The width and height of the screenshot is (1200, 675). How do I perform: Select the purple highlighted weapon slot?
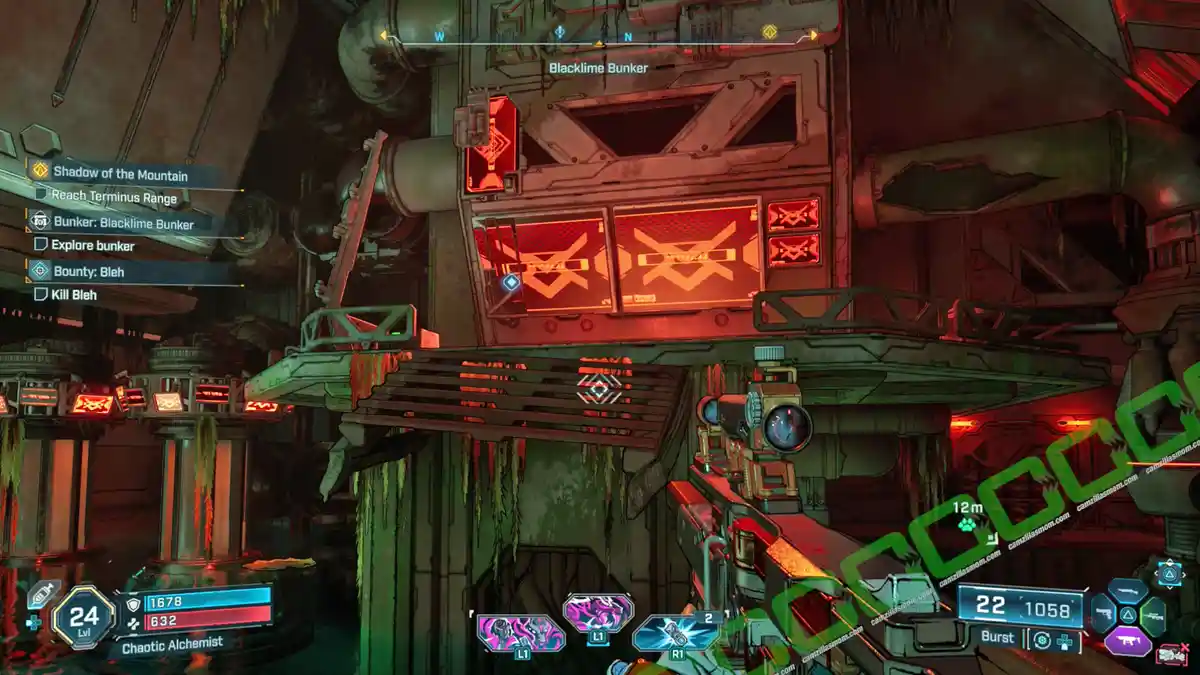tap(1128, 641)
